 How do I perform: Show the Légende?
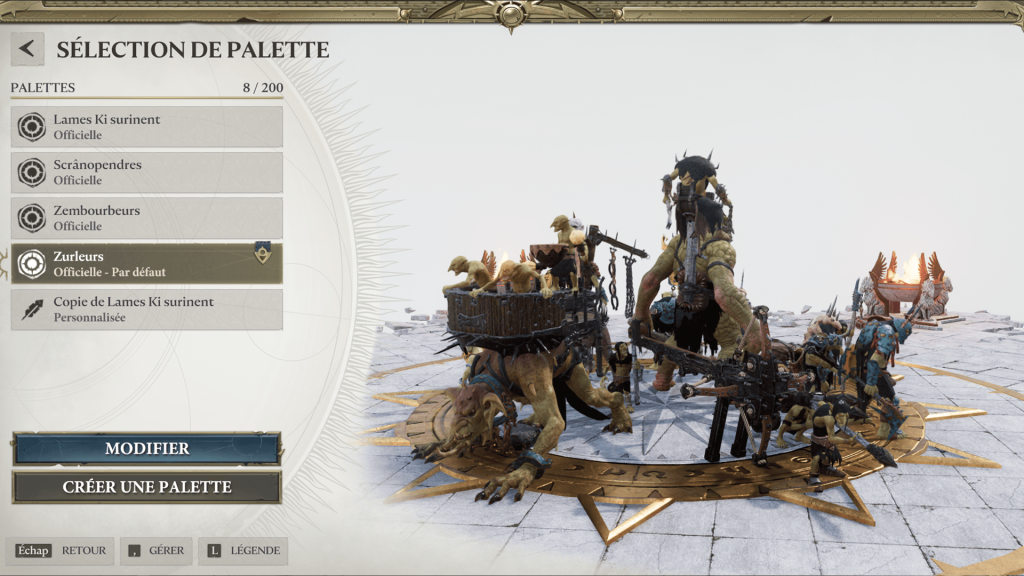point(243,551)
